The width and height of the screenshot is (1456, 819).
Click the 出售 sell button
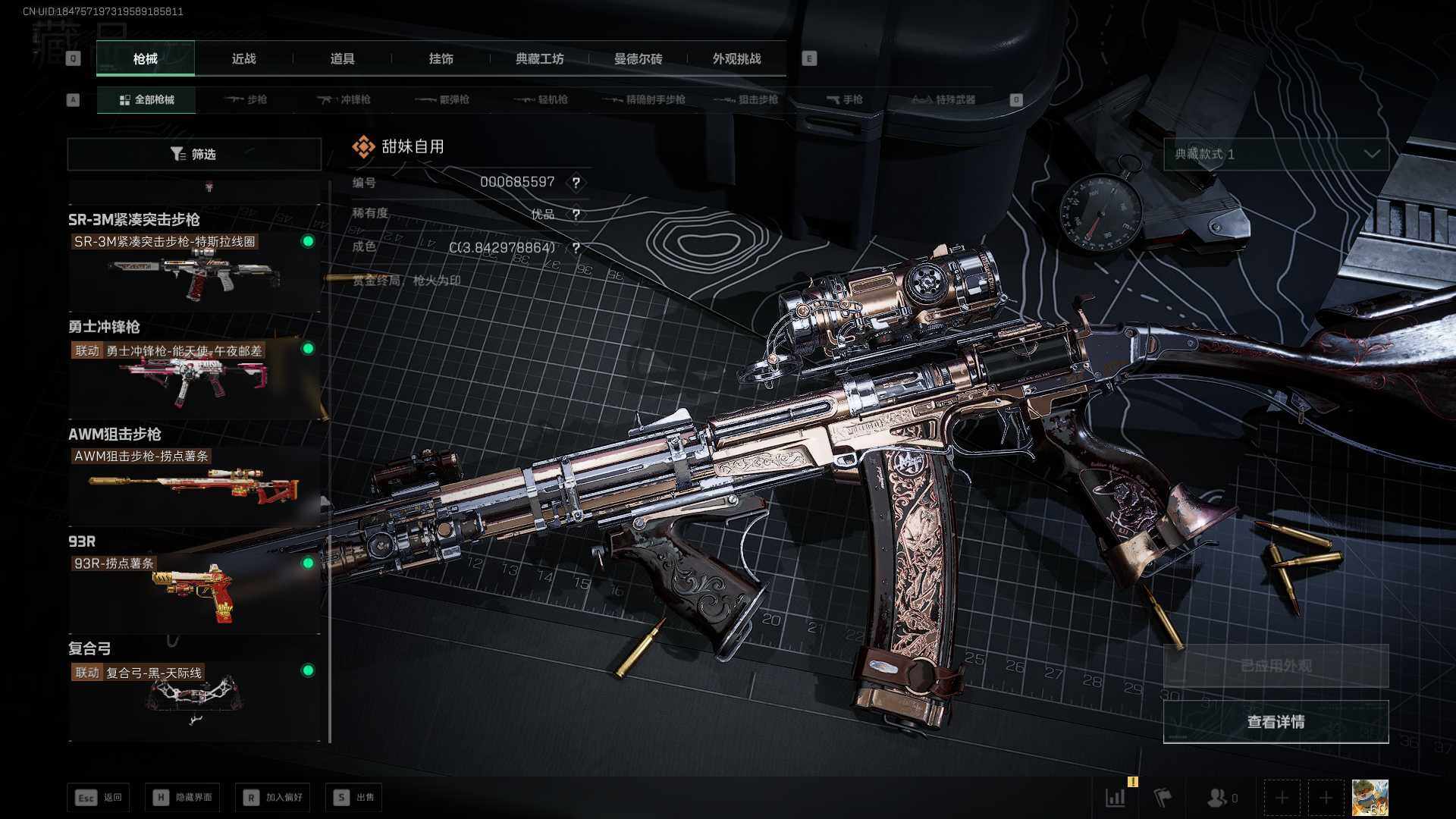pos(354,797)
